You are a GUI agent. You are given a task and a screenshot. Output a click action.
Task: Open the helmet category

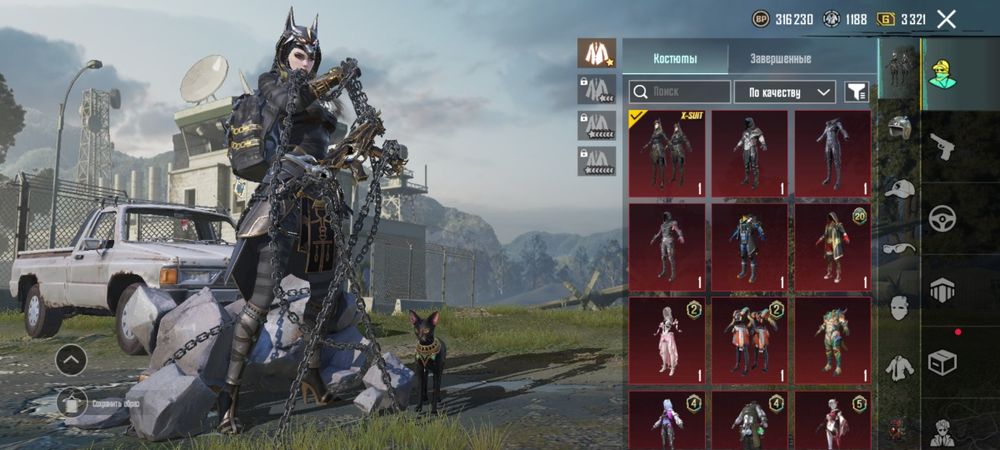899,129
